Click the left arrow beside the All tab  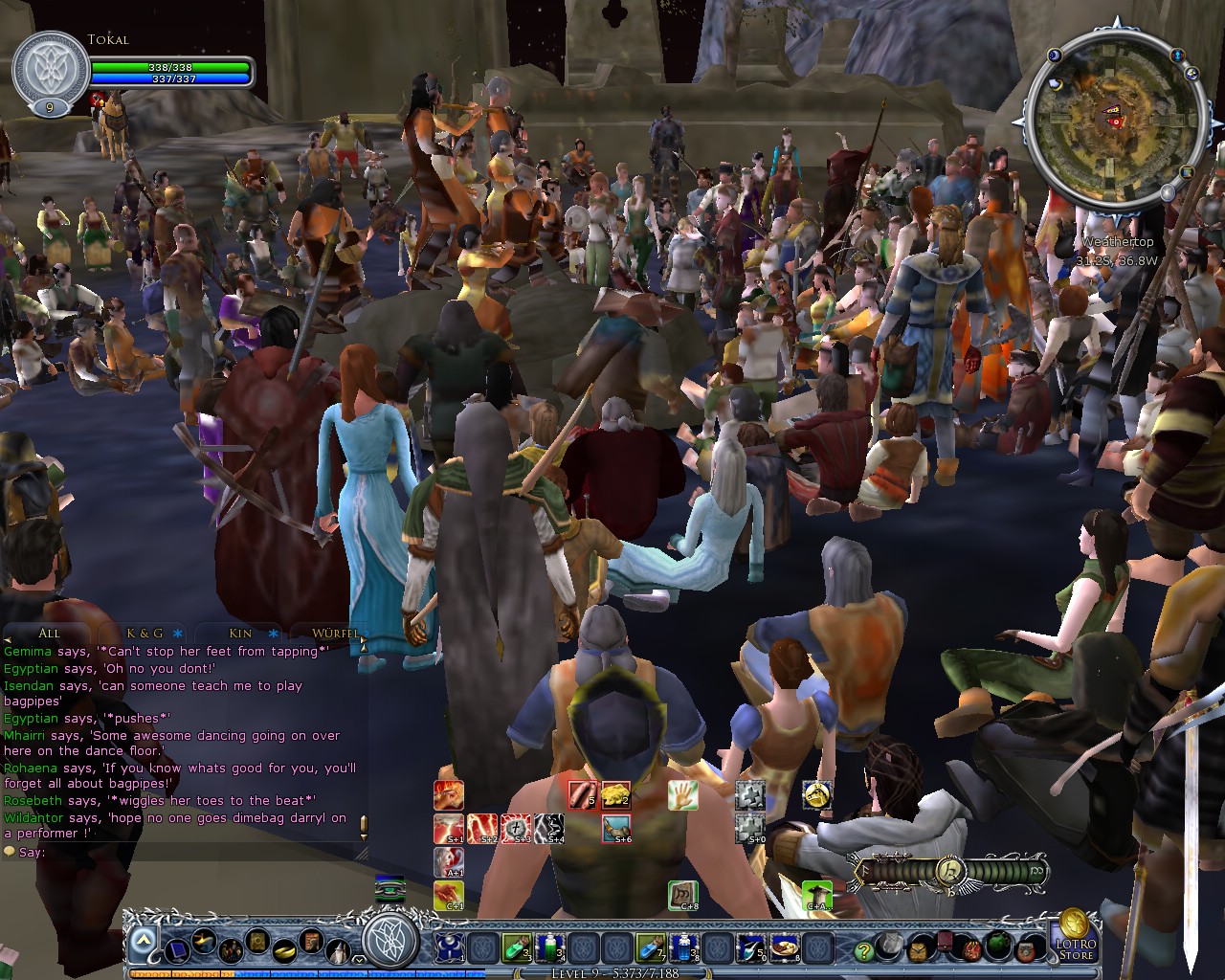pyautogui.click(x=7, y=638)
